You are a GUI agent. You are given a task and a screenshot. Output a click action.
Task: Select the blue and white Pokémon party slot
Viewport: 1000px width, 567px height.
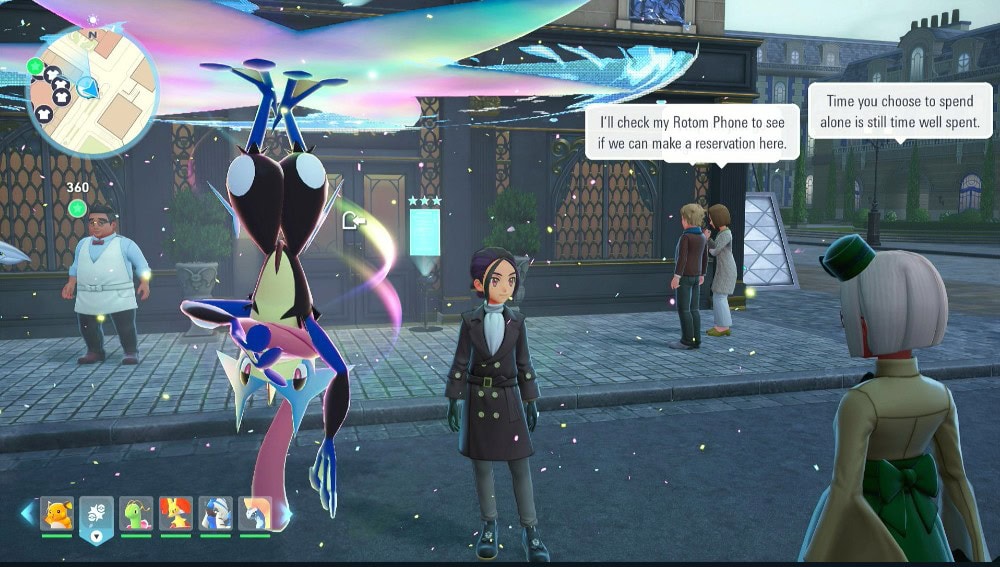(215, 514)
